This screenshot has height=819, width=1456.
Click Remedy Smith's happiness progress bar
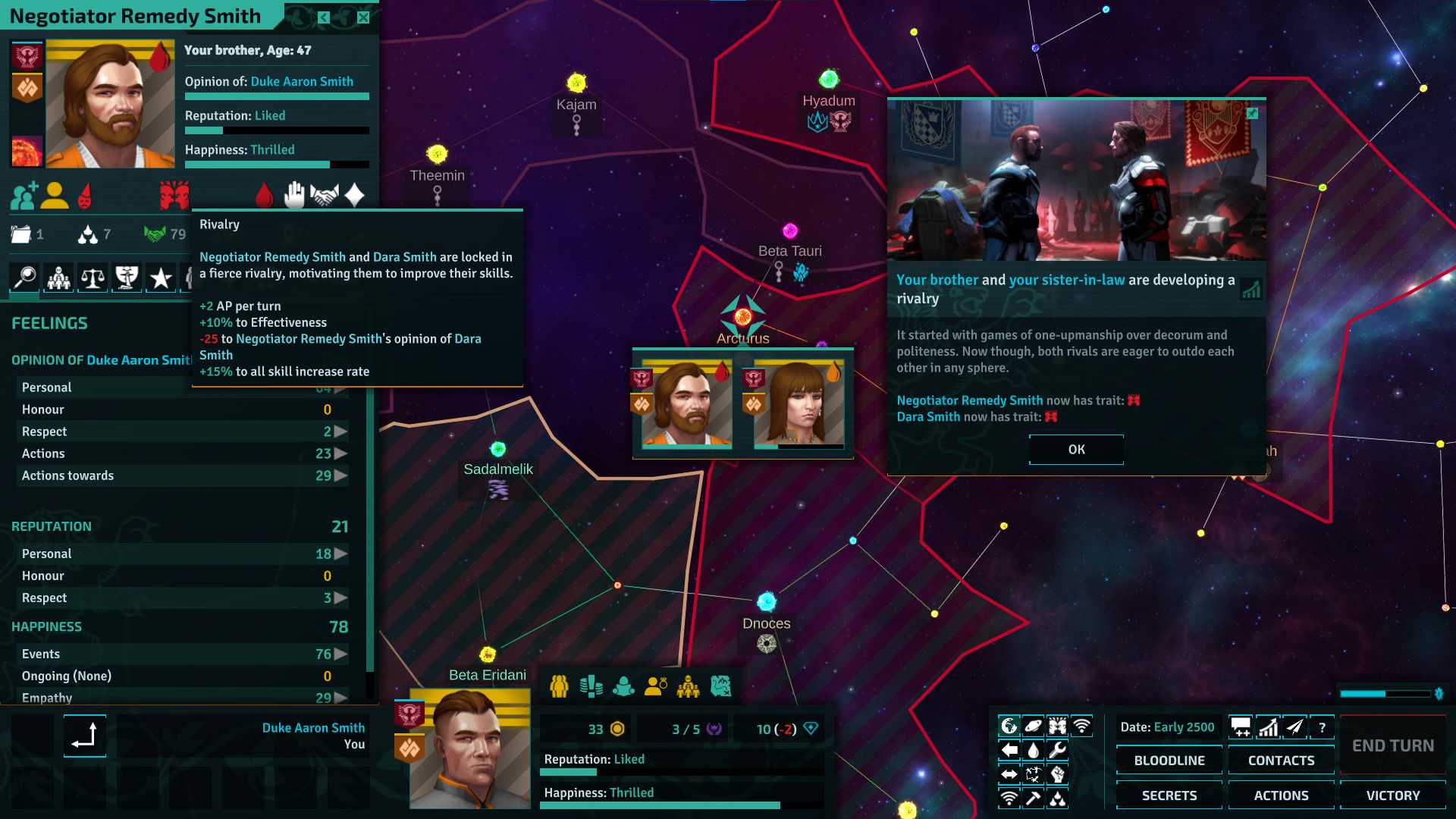point(277,165)
